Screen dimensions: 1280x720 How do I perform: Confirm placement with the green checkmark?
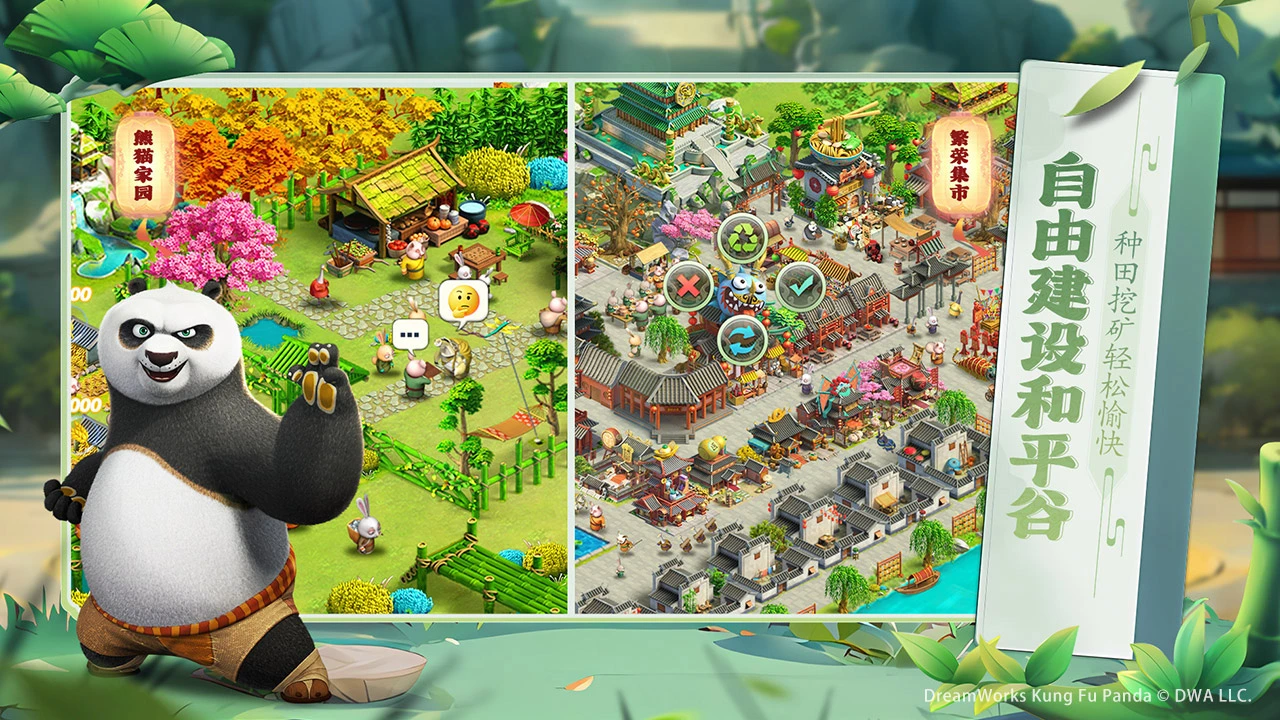tap(800, 287)
